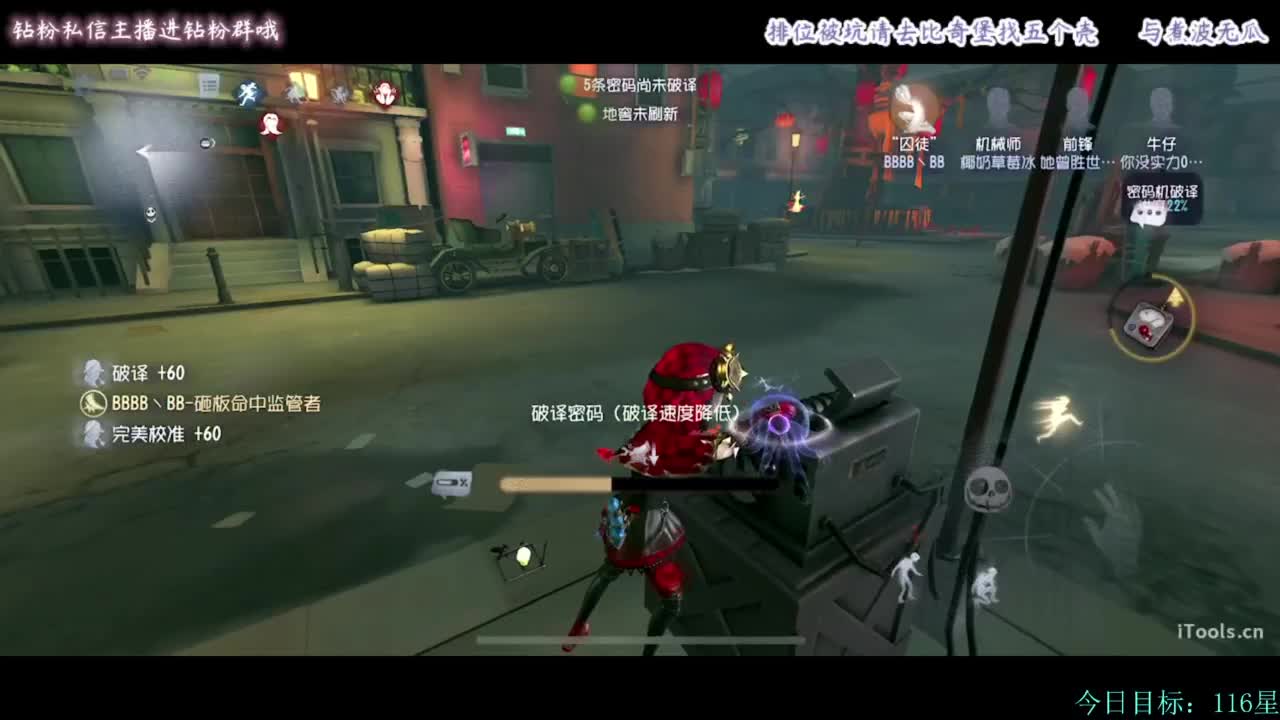Select the sprinting survivor icon on the minimap
Viewport: 1280px width, 720px height.
click(246, 92)
